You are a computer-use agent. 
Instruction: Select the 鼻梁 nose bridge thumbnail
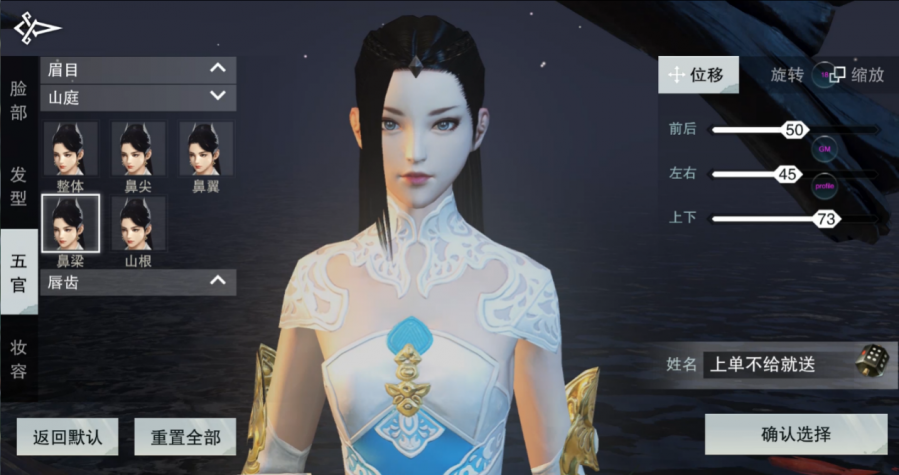[x=70, y=224]
